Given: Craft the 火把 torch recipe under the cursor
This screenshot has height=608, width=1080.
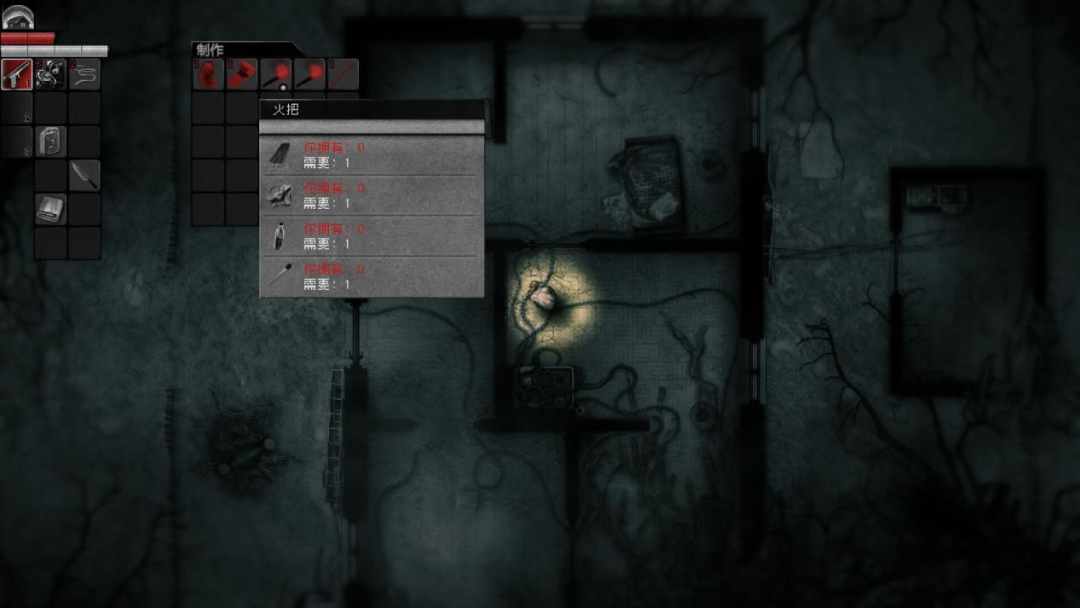Looking at the screenshot, I should click(x=275, y=74).
